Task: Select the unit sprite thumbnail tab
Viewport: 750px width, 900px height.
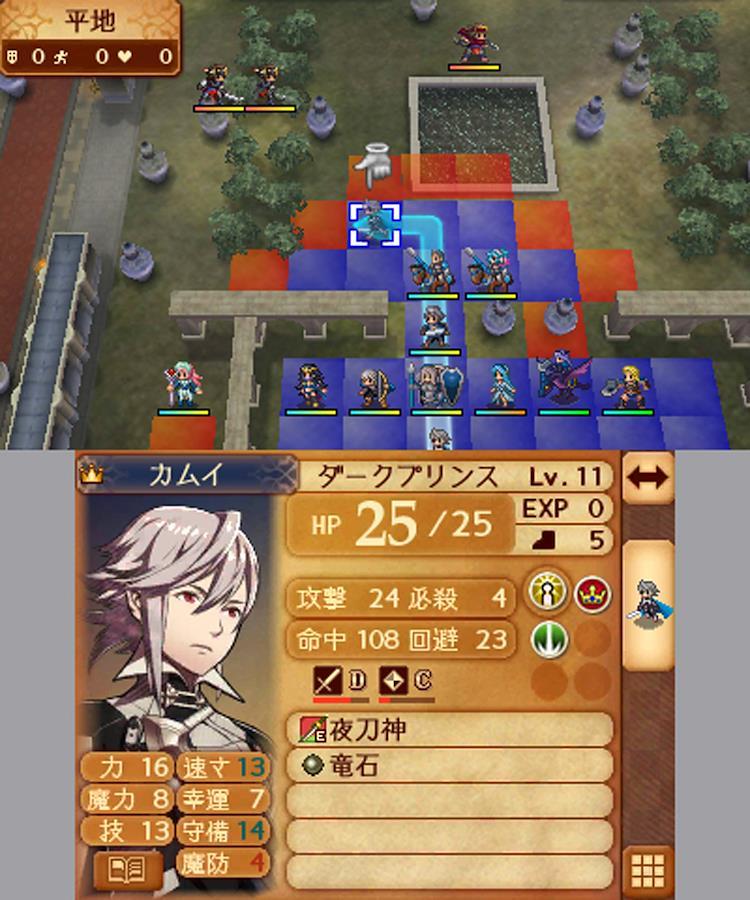Action: coord(647,603)
